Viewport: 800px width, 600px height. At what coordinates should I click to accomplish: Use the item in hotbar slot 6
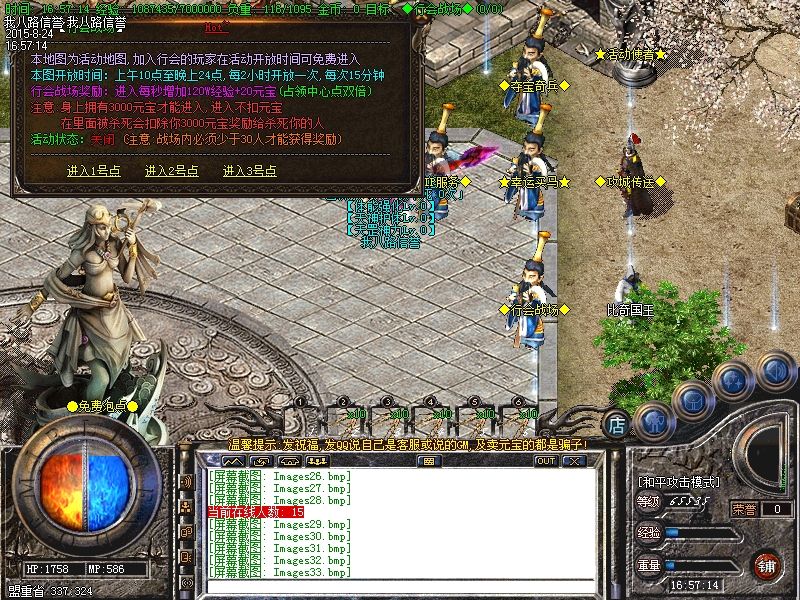tap(522, 417)
